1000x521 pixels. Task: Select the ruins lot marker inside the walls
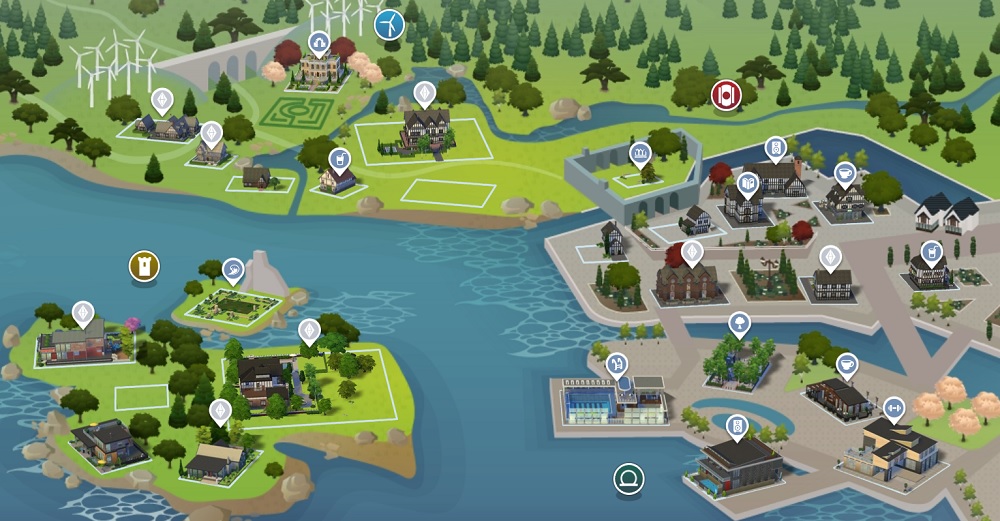640,152
